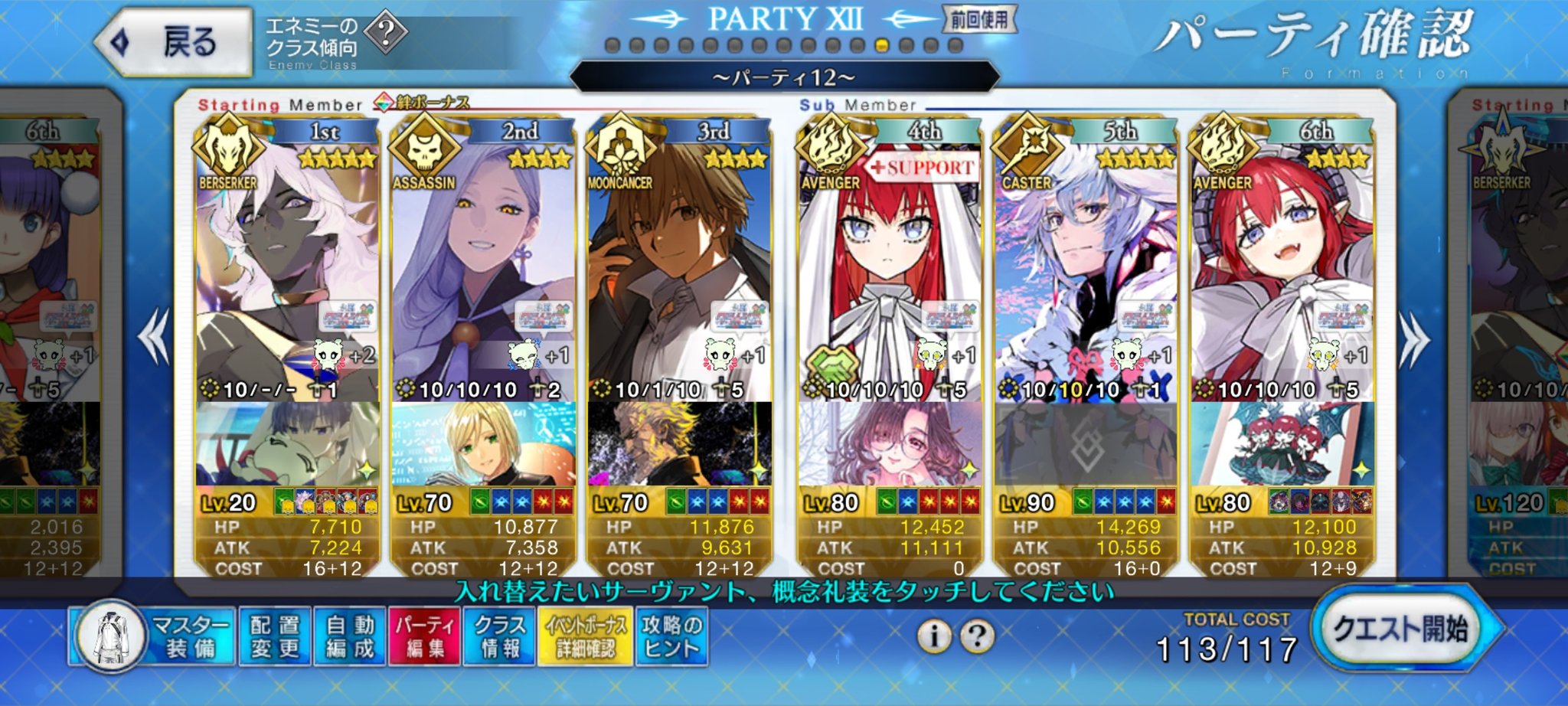The image size is (1568, 706).
Task: Start the quest with クエスト開始
Action: [x=1400, y=630]
